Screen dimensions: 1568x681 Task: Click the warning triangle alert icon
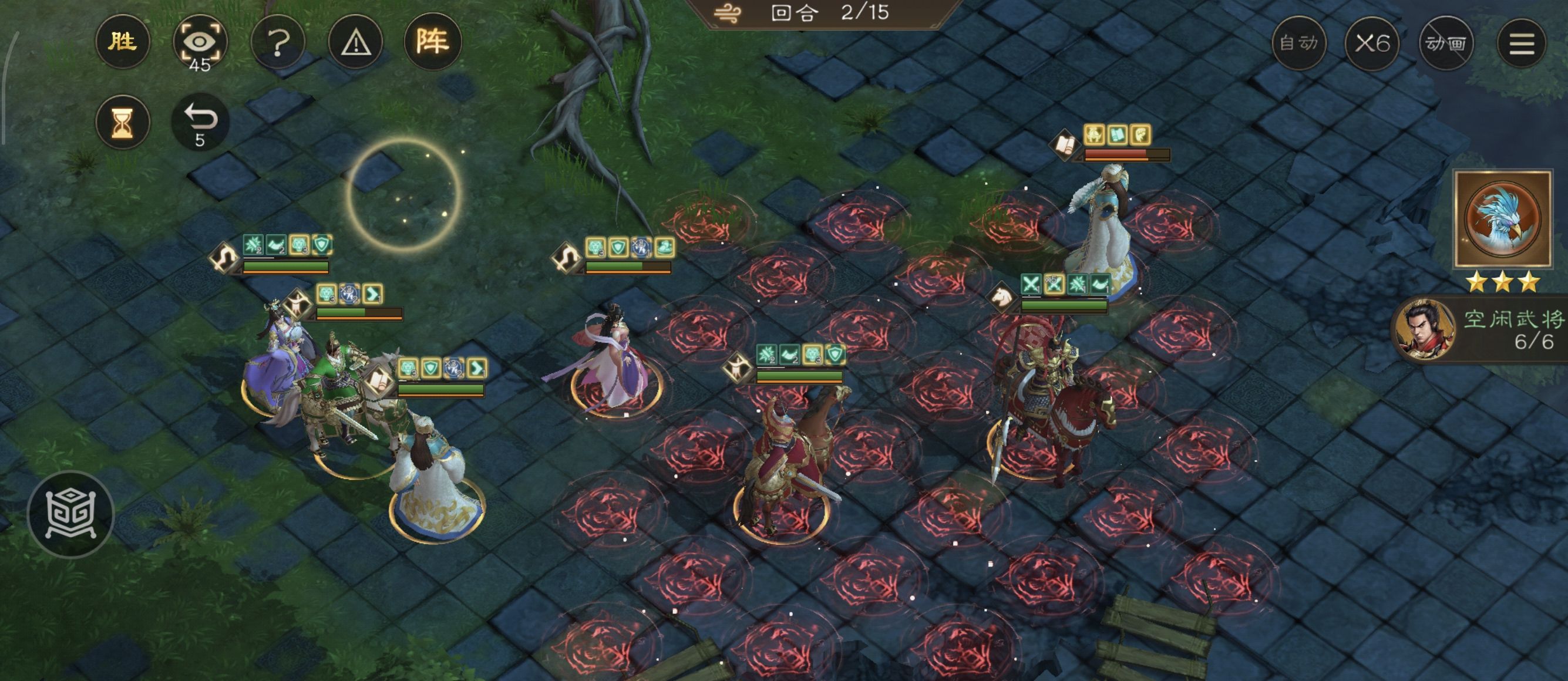click(355, 41)
